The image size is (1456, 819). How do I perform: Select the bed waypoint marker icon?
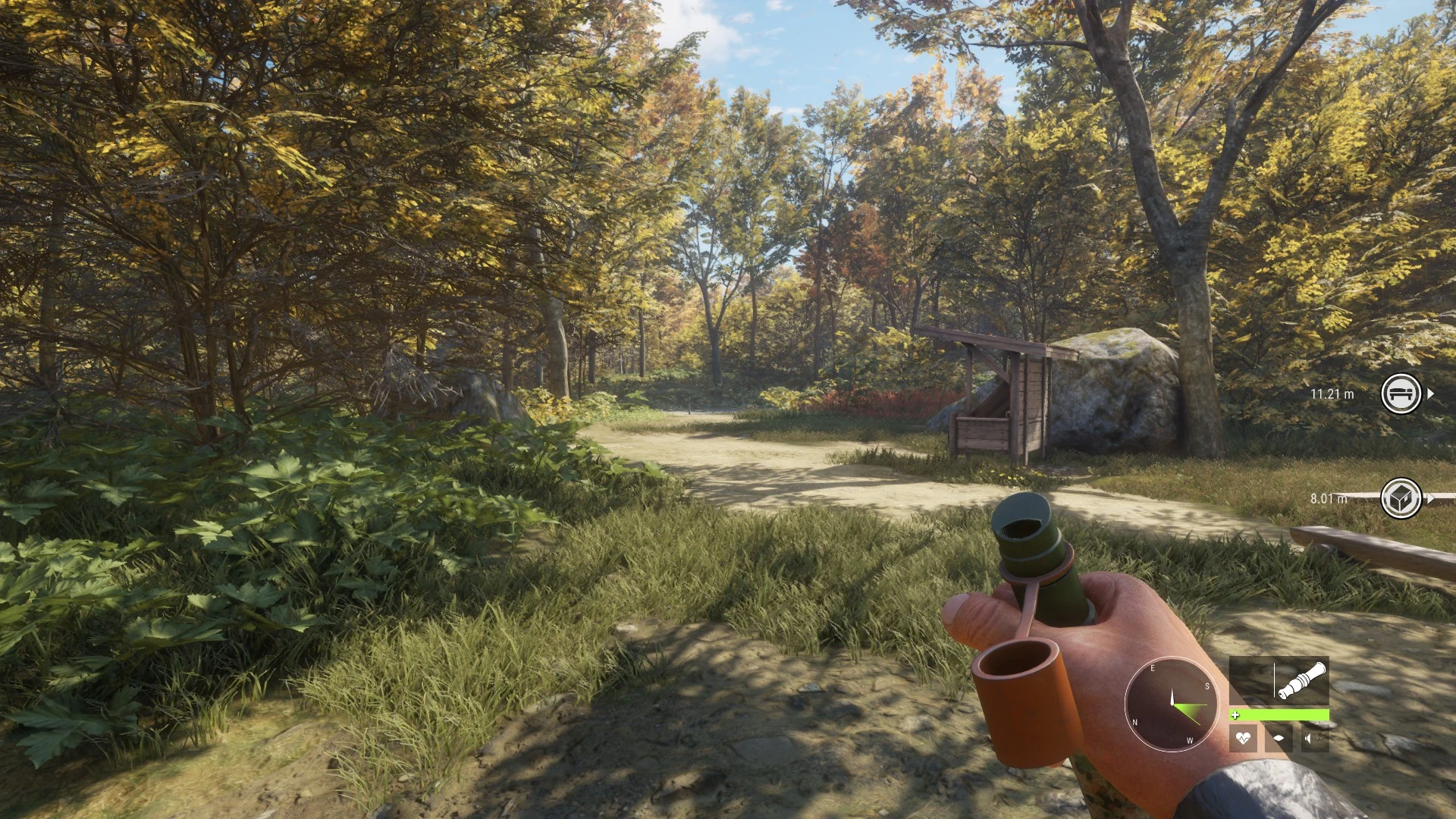point(1402,394)
